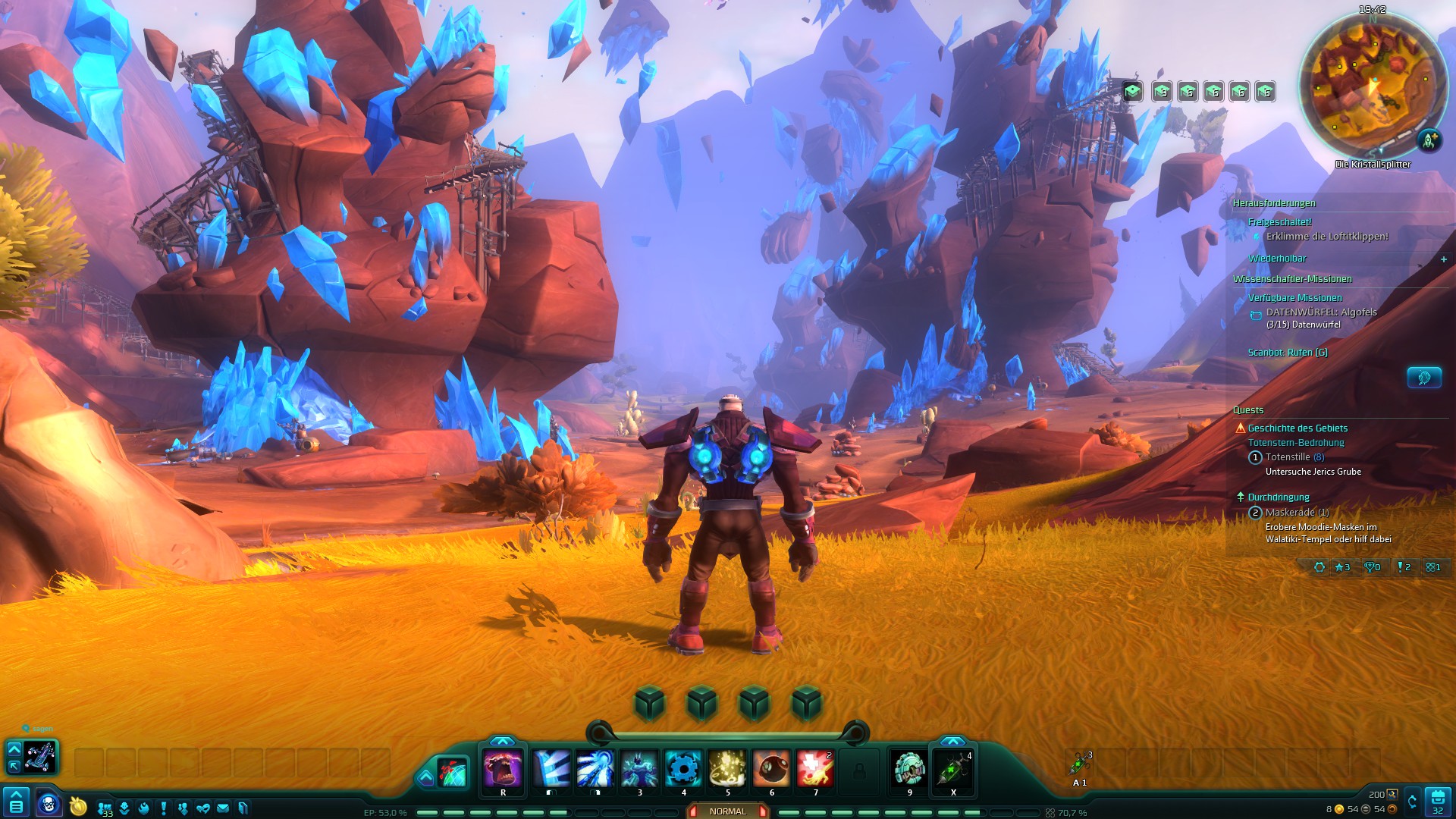Click the rocket icon beside the minimap
This screenshot has width=1456, height=819.
click(x=1429, y=140)
